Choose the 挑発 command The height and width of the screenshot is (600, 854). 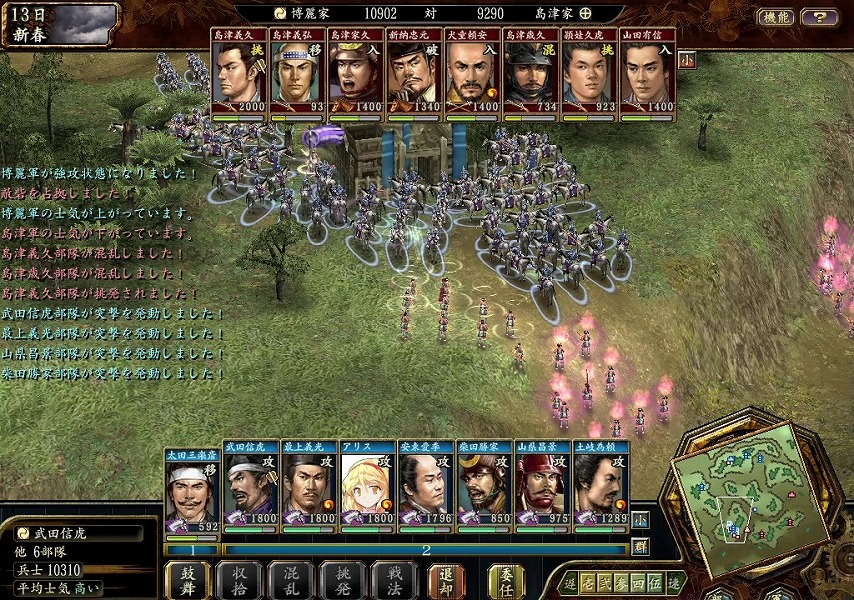[342, 580]
